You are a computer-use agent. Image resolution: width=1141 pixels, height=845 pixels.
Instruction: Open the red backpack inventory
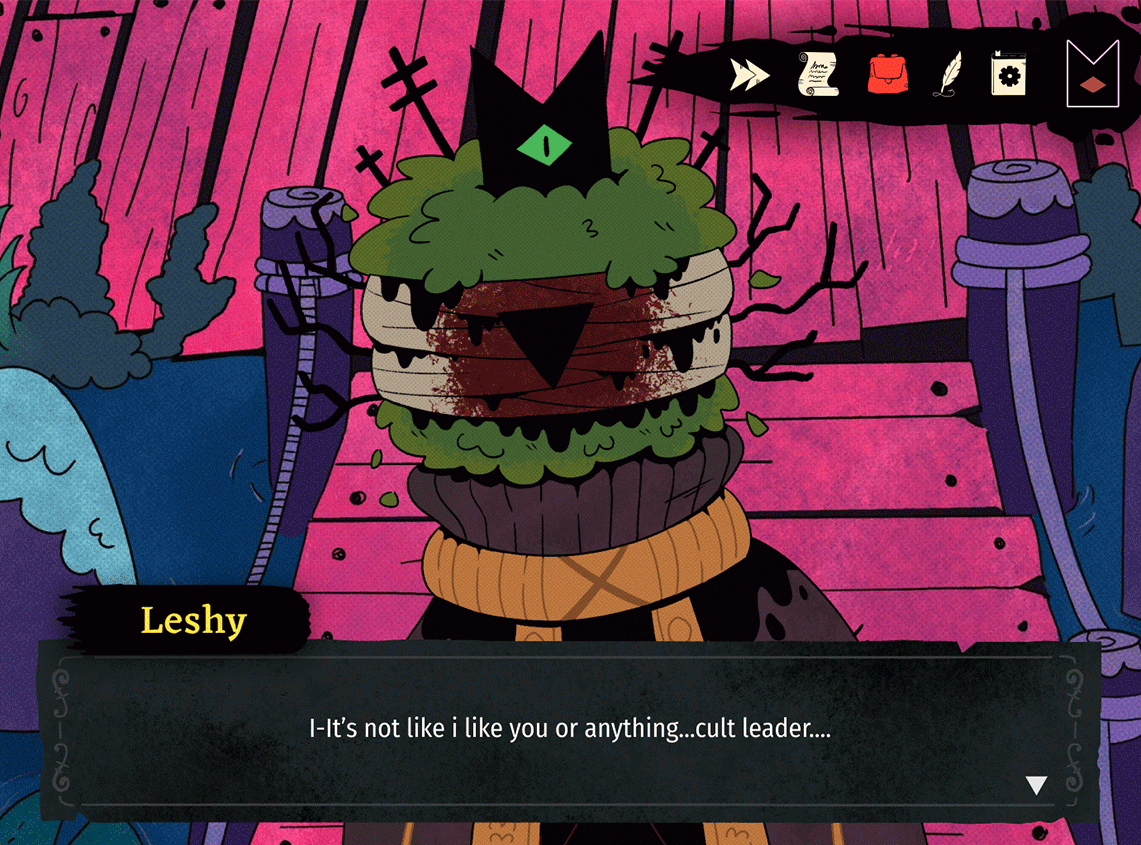[885, 74]
